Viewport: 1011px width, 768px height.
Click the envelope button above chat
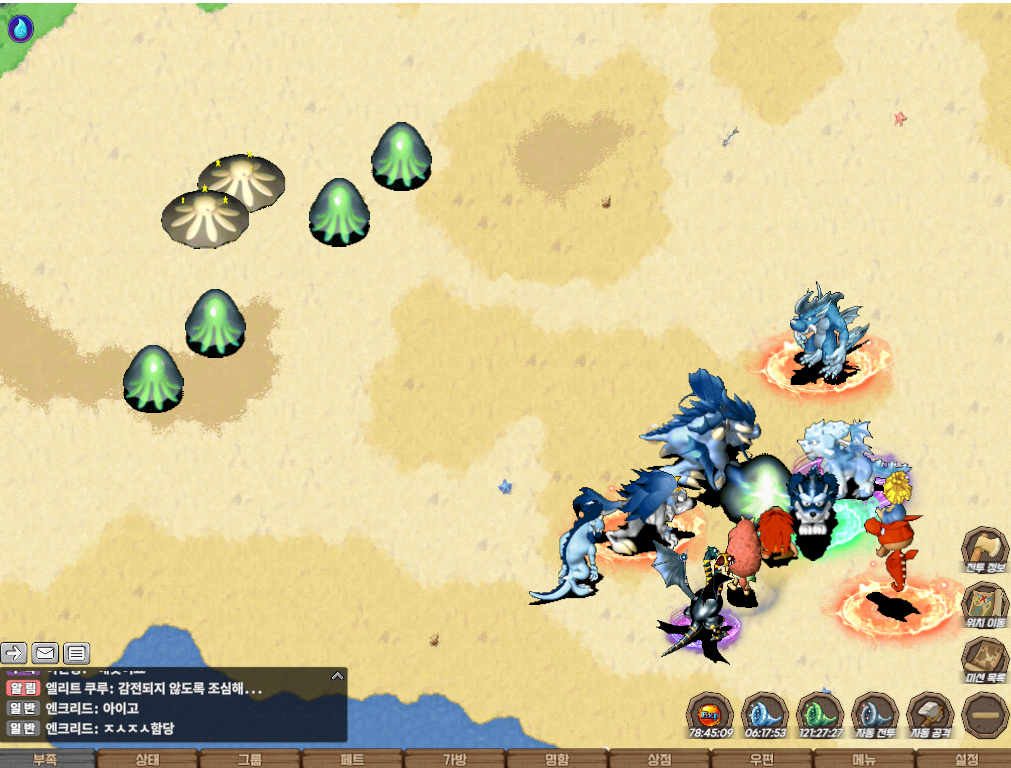point(45,653)
